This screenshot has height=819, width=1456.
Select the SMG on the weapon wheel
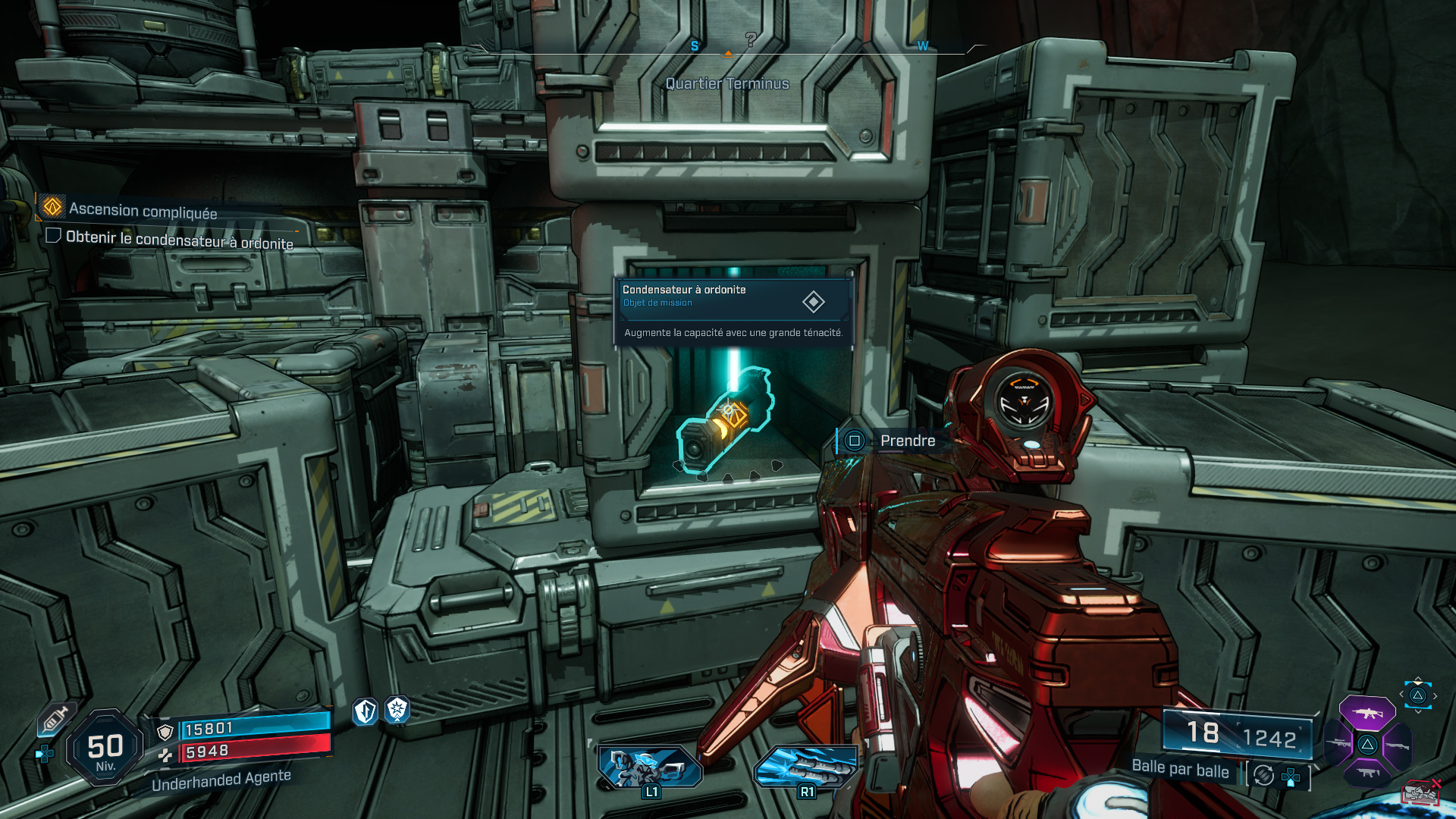click(x=1368, y=772)
